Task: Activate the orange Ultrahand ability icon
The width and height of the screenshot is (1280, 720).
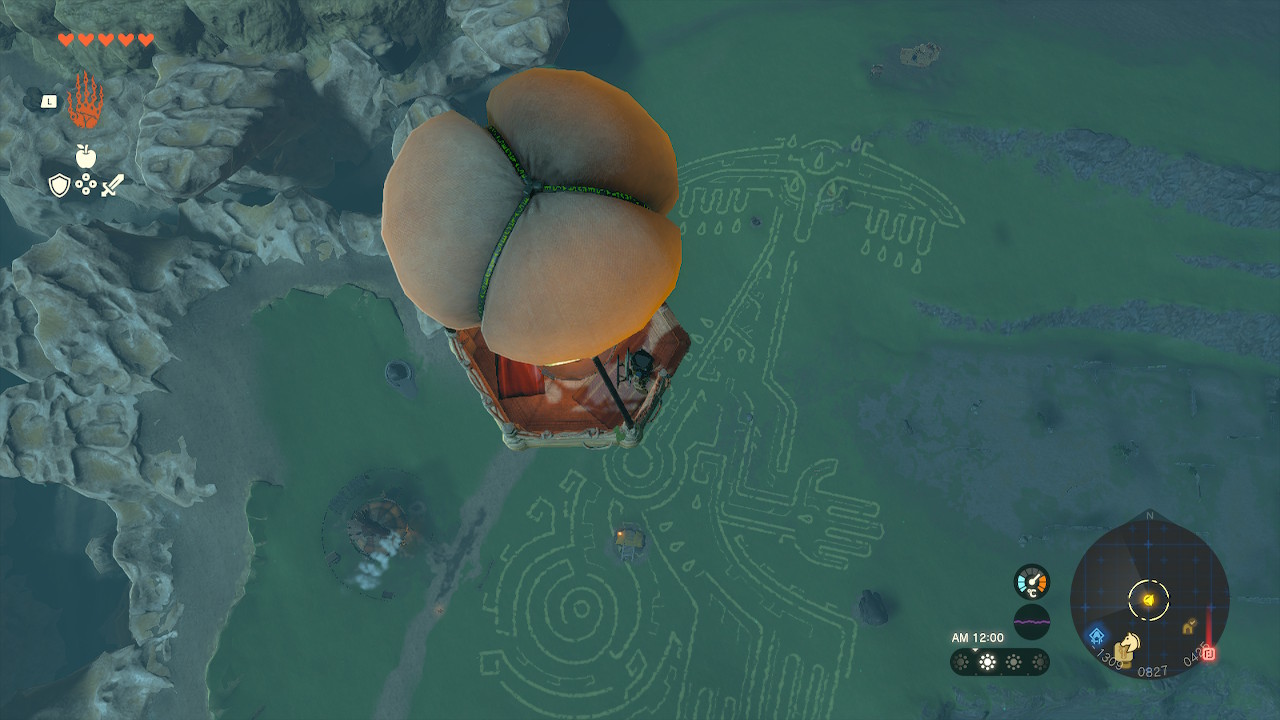Action: 85,101
